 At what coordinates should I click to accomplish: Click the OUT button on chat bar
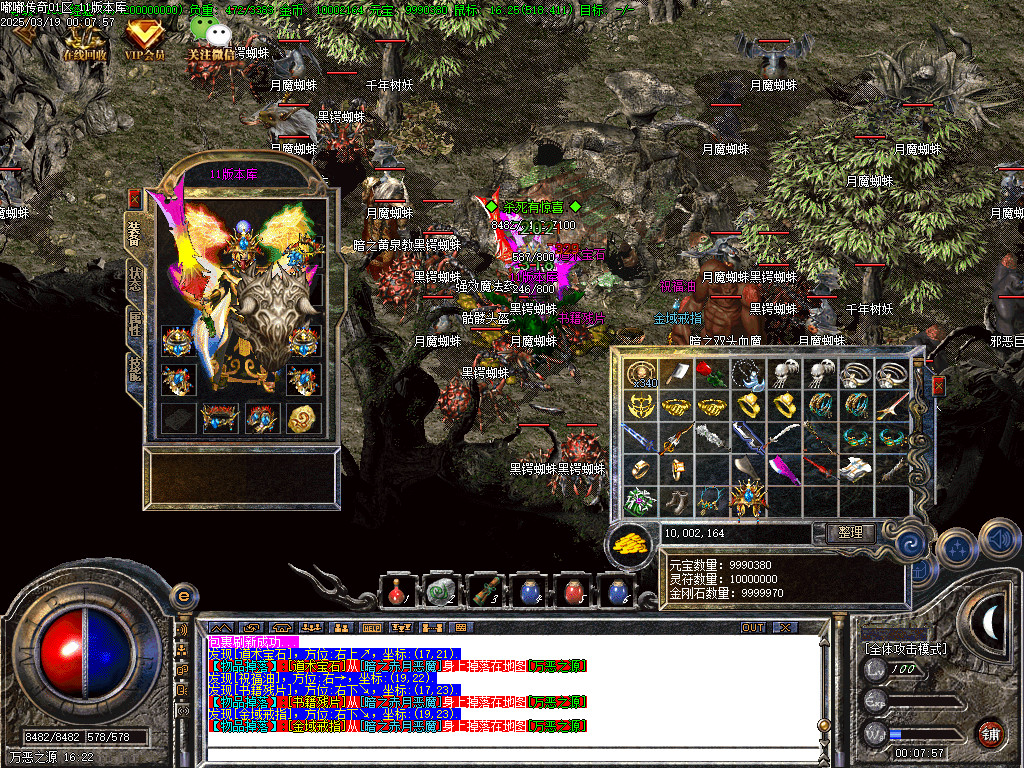(x=752, y=627)
